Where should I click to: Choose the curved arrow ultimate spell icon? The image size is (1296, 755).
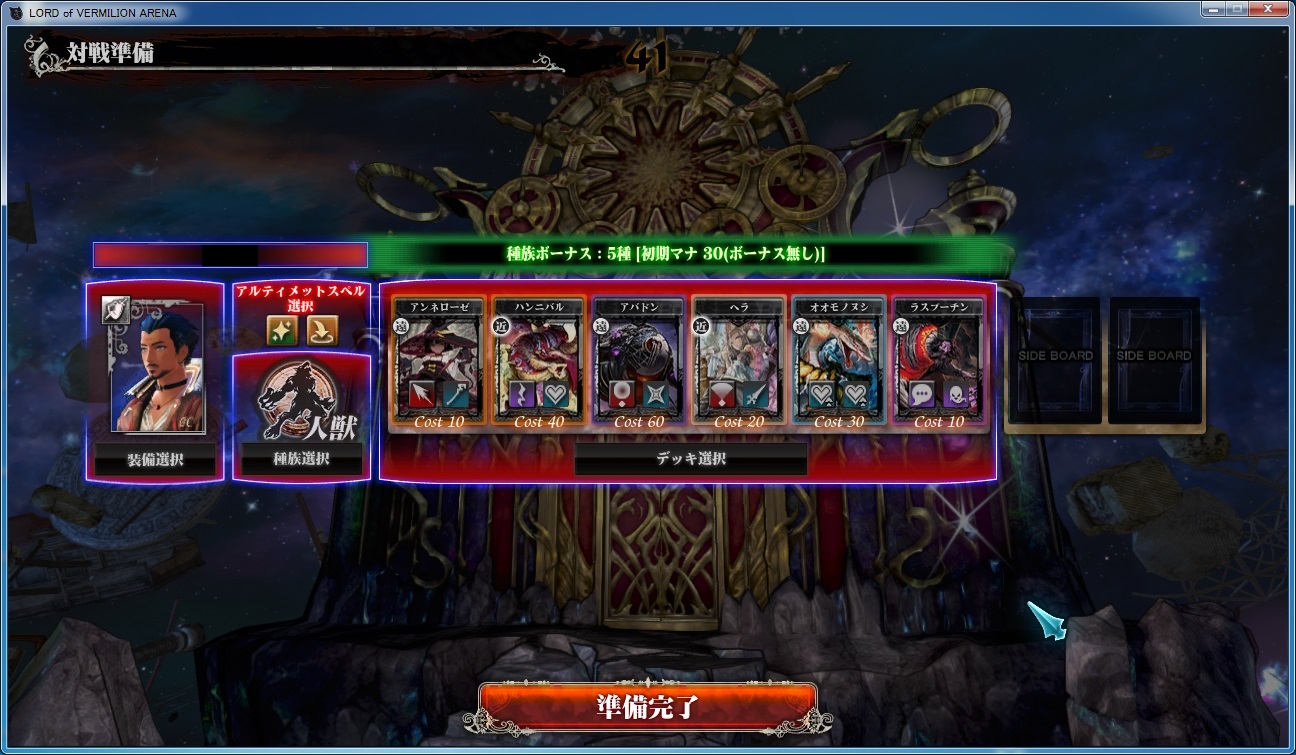(322, 329)
